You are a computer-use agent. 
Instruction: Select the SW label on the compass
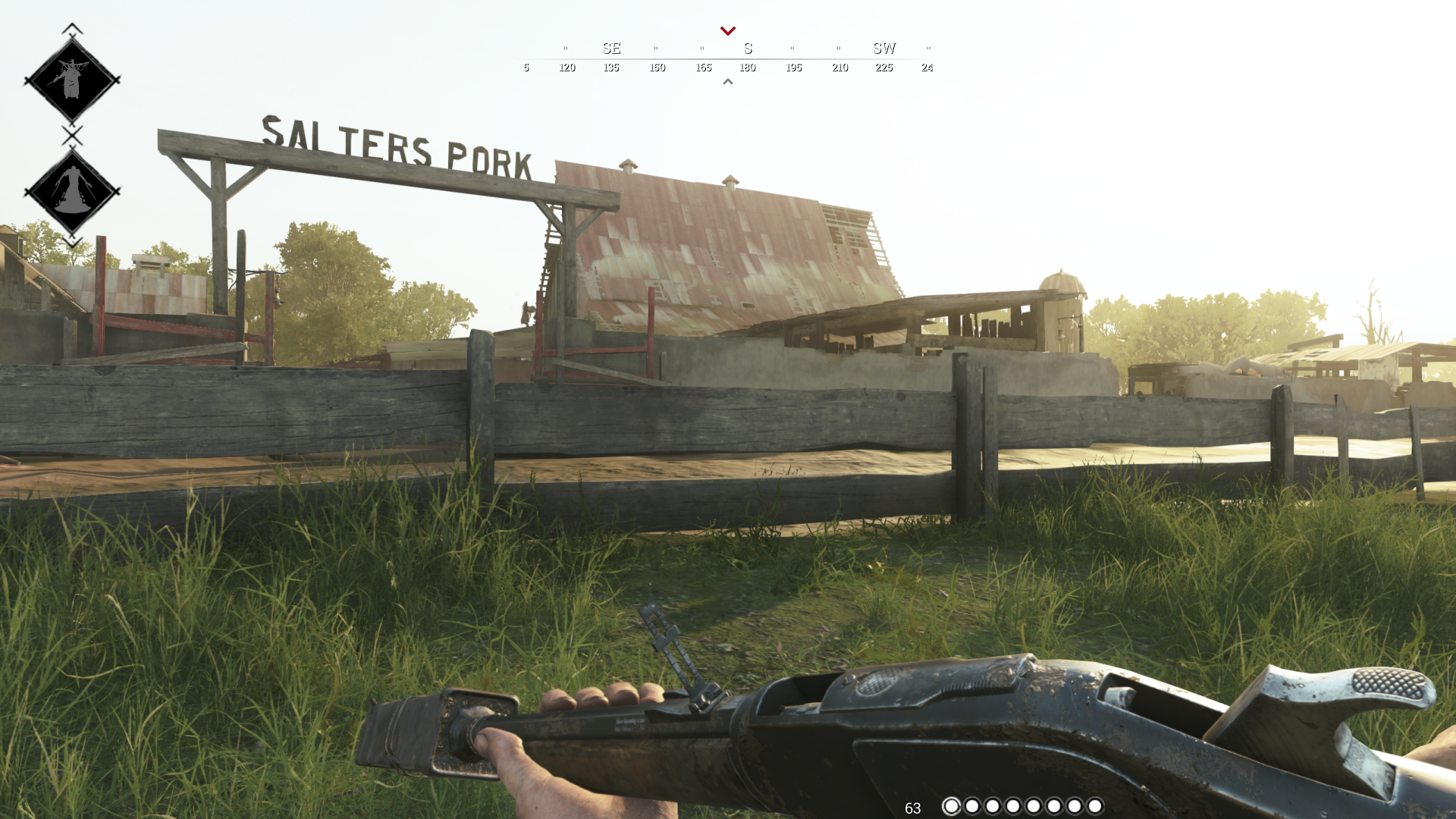click(x=883, y=49)
